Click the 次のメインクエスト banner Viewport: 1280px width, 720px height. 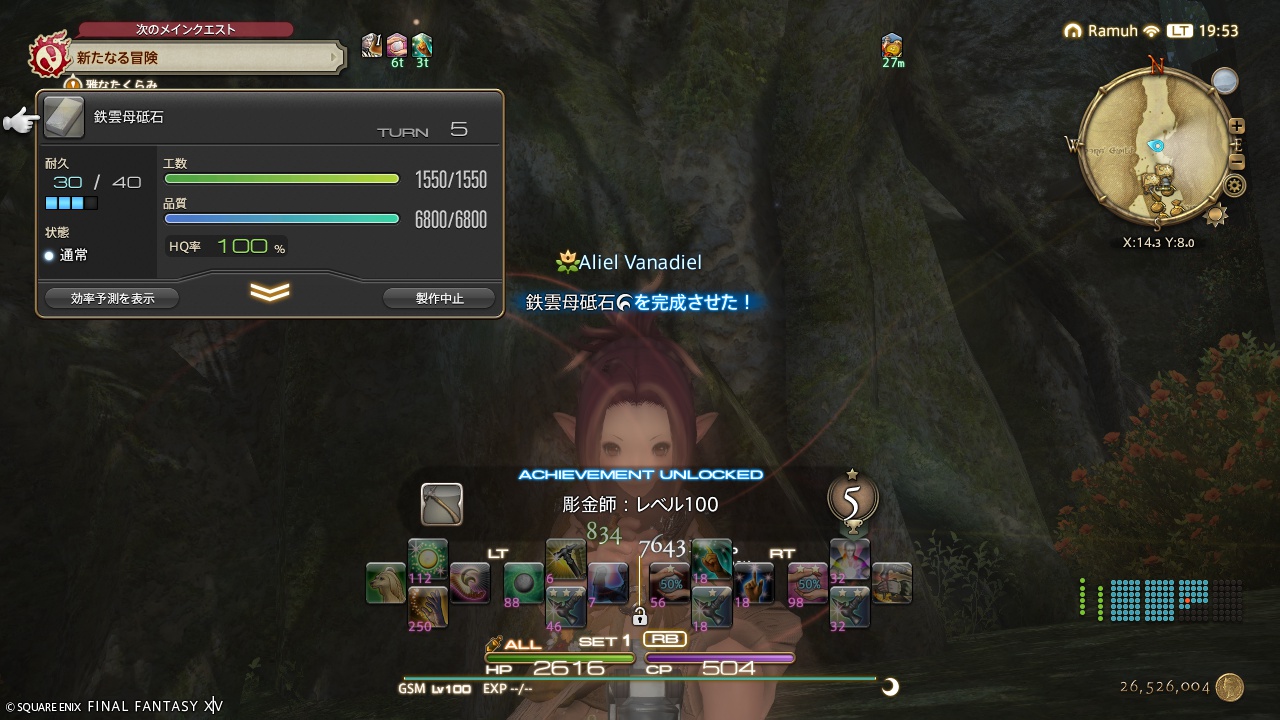pyautogui.click(x=188, y=30)
